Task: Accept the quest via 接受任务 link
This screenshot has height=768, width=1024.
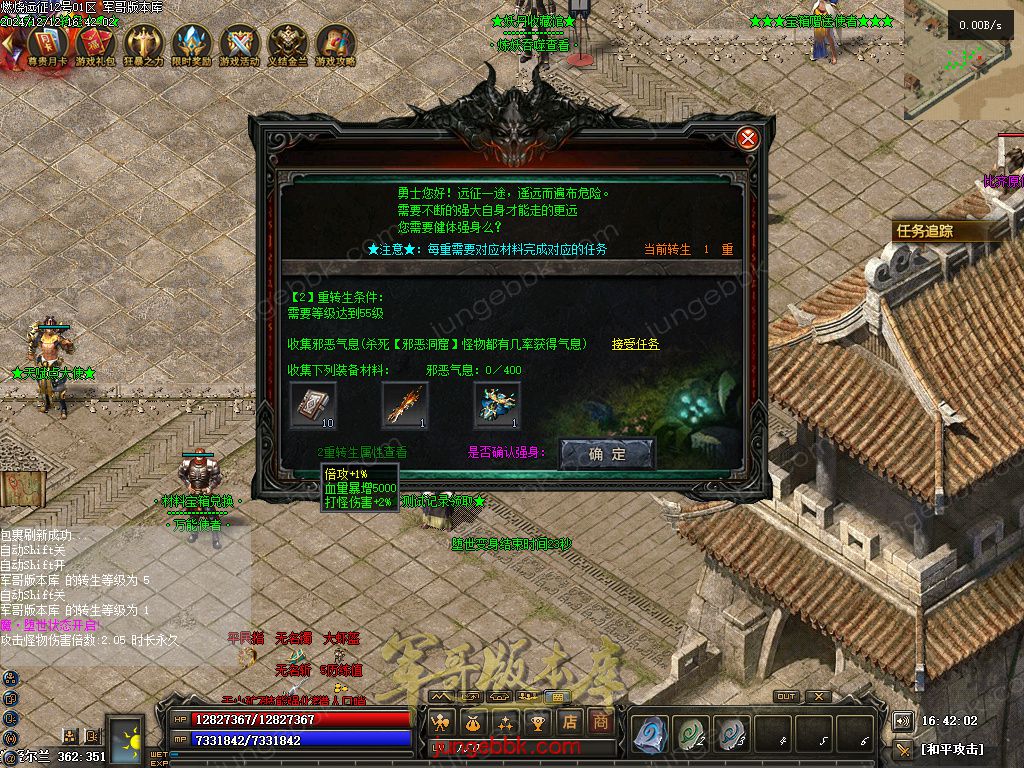Action: click(635, 344)
